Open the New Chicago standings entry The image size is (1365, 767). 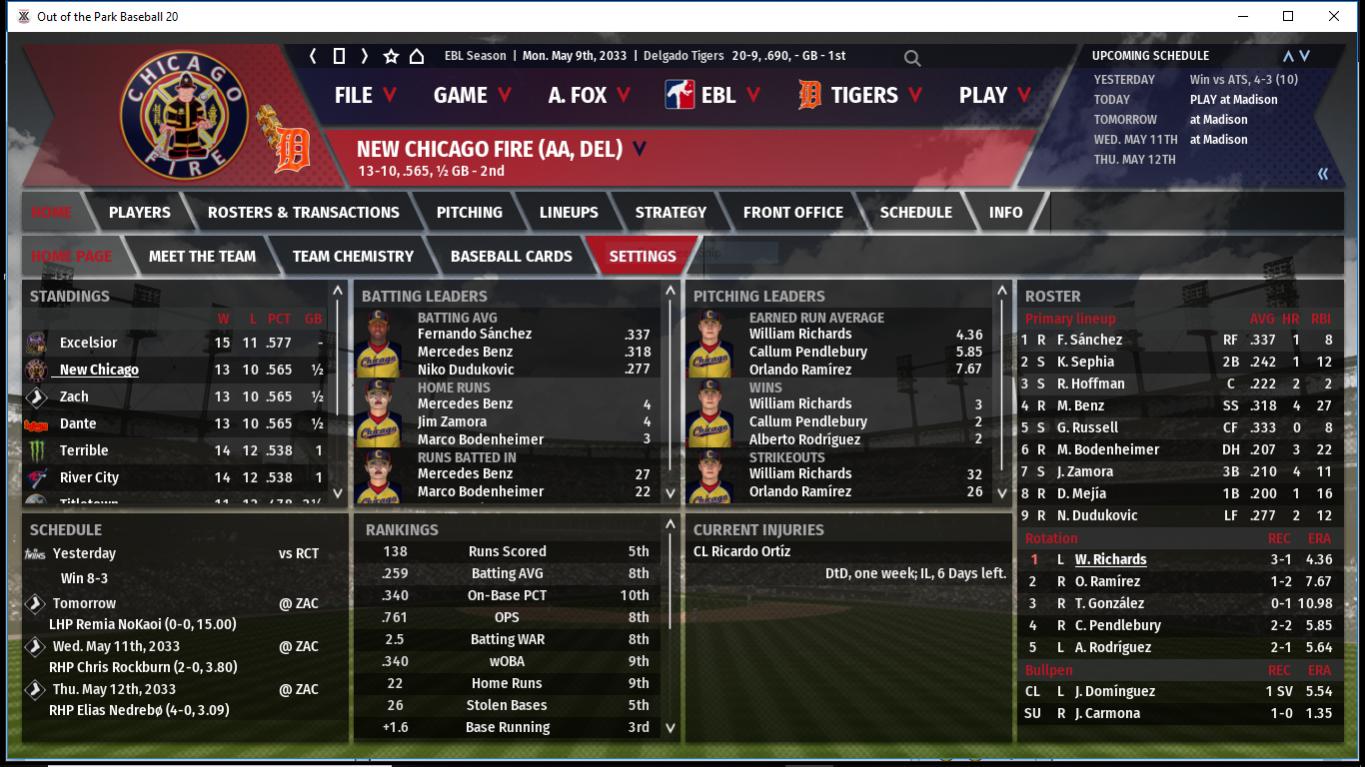point(99,370)
